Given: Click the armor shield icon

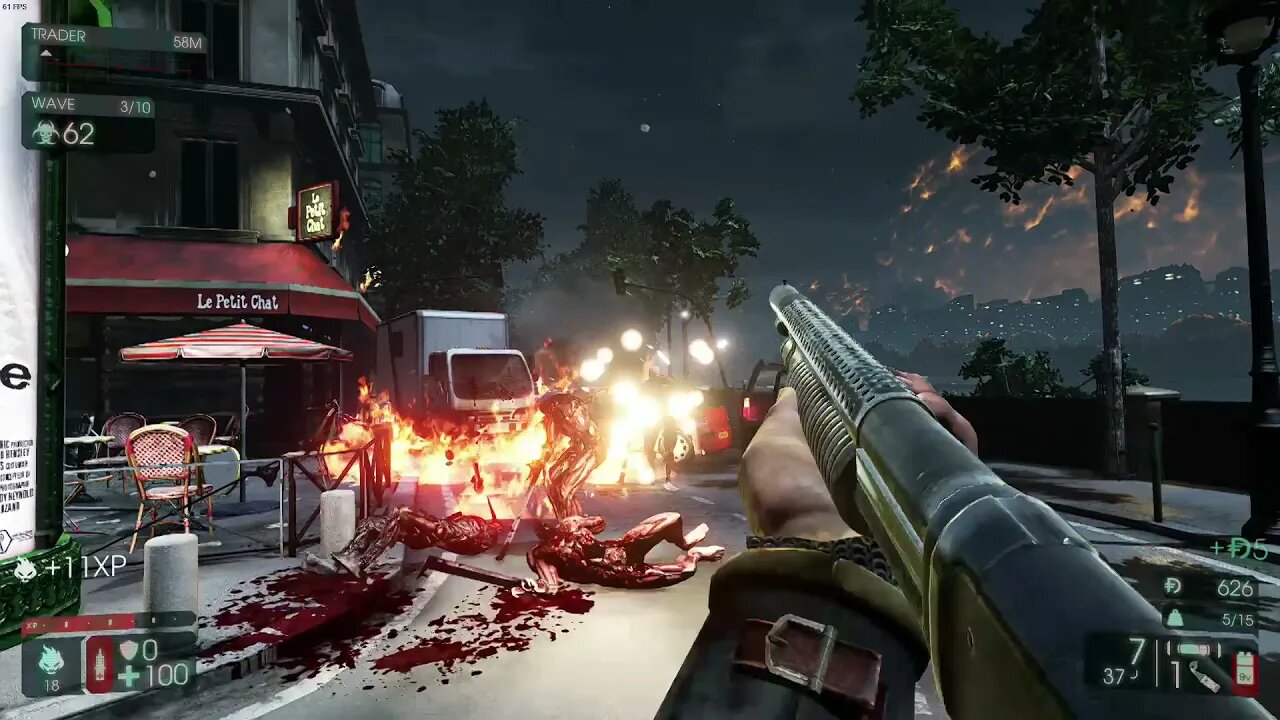Looking at the screenshot, I should click(x=129, y=651).
